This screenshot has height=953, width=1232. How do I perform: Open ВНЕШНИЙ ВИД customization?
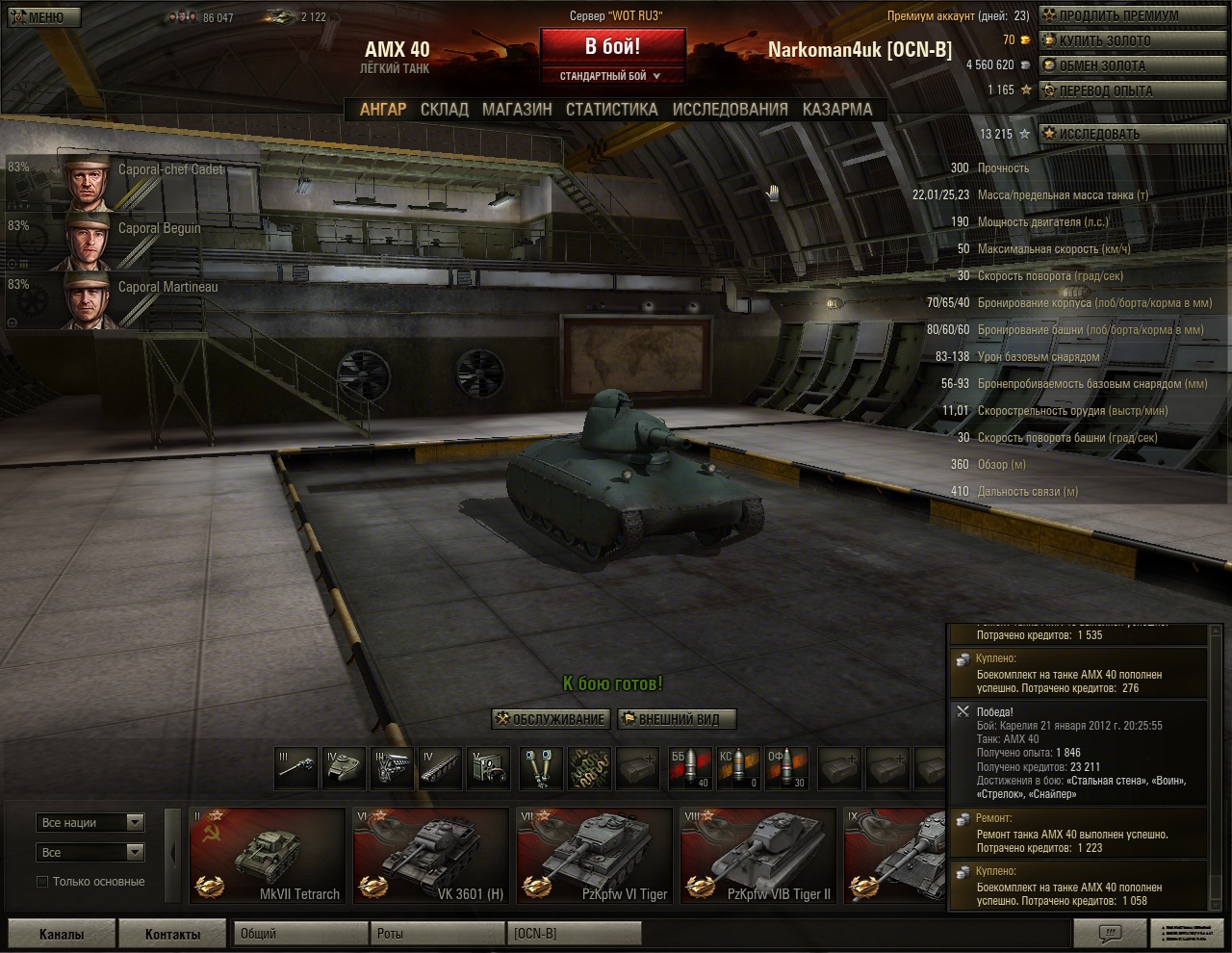coord(676,719)
